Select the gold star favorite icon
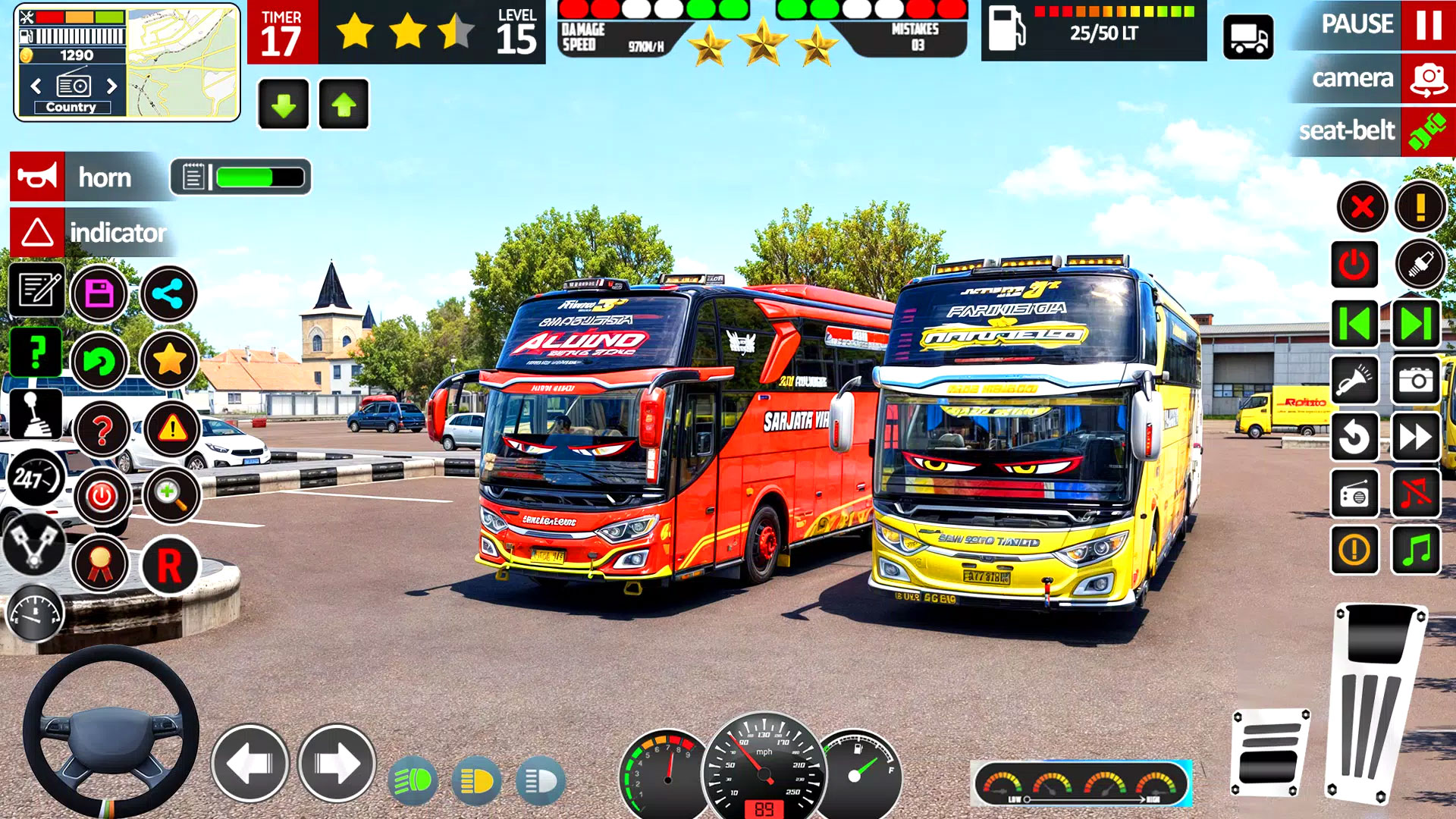The width and height of the screenshot is (1456, 819). (x=169, y=359)
